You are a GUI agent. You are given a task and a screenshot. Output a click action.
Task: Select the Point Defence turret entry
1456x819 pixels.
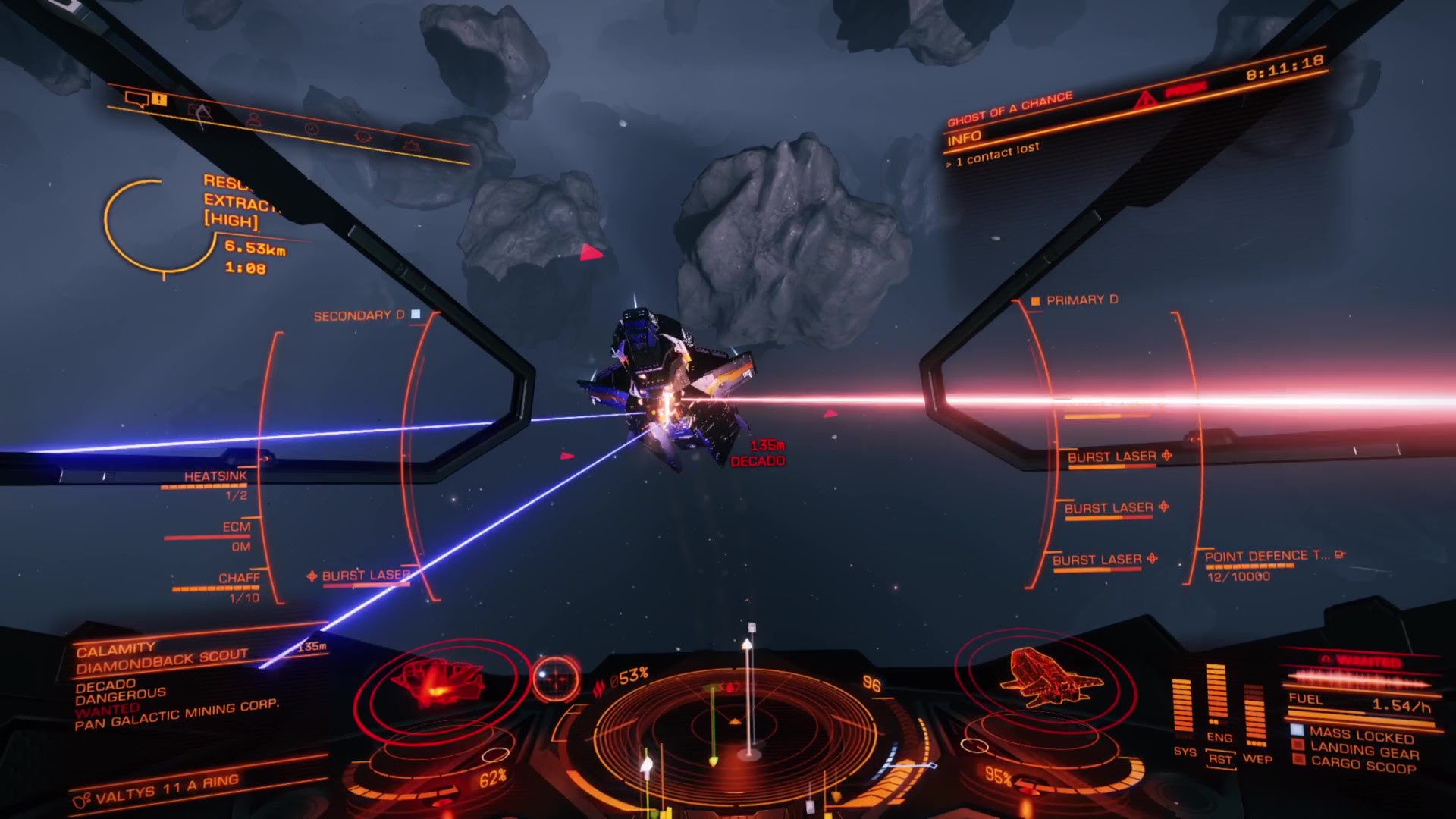[x=1266, y=557]
